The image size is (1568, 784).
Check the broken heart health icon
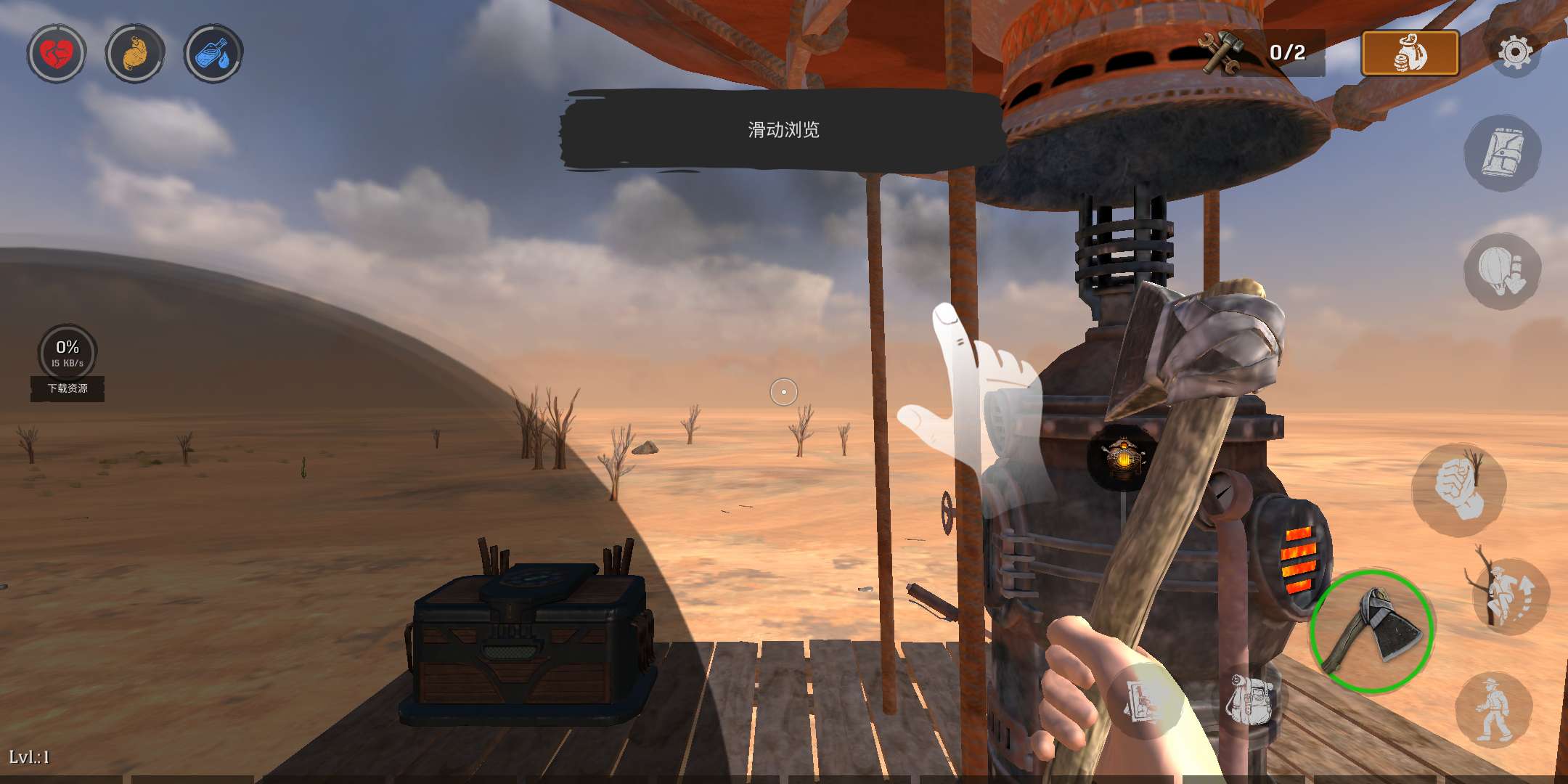coord(57,53)
